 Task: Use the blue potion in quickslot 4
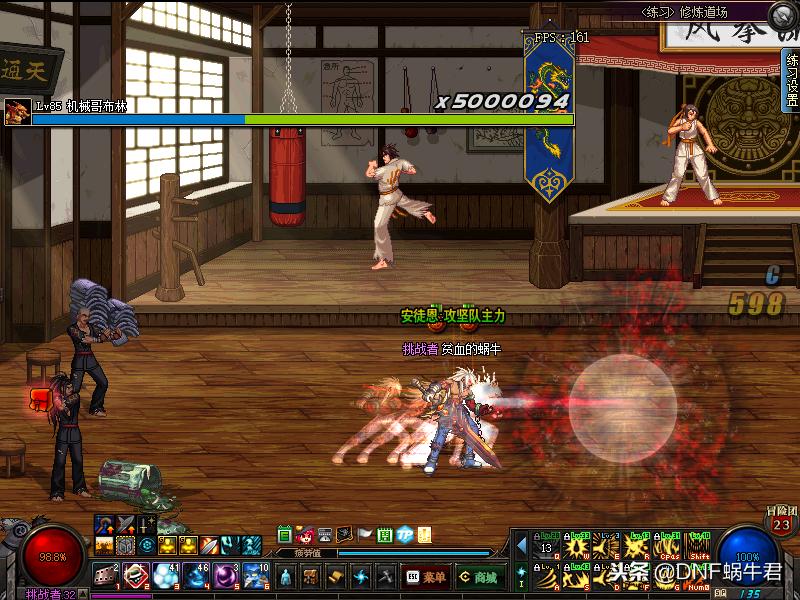[x=195, y=574]
